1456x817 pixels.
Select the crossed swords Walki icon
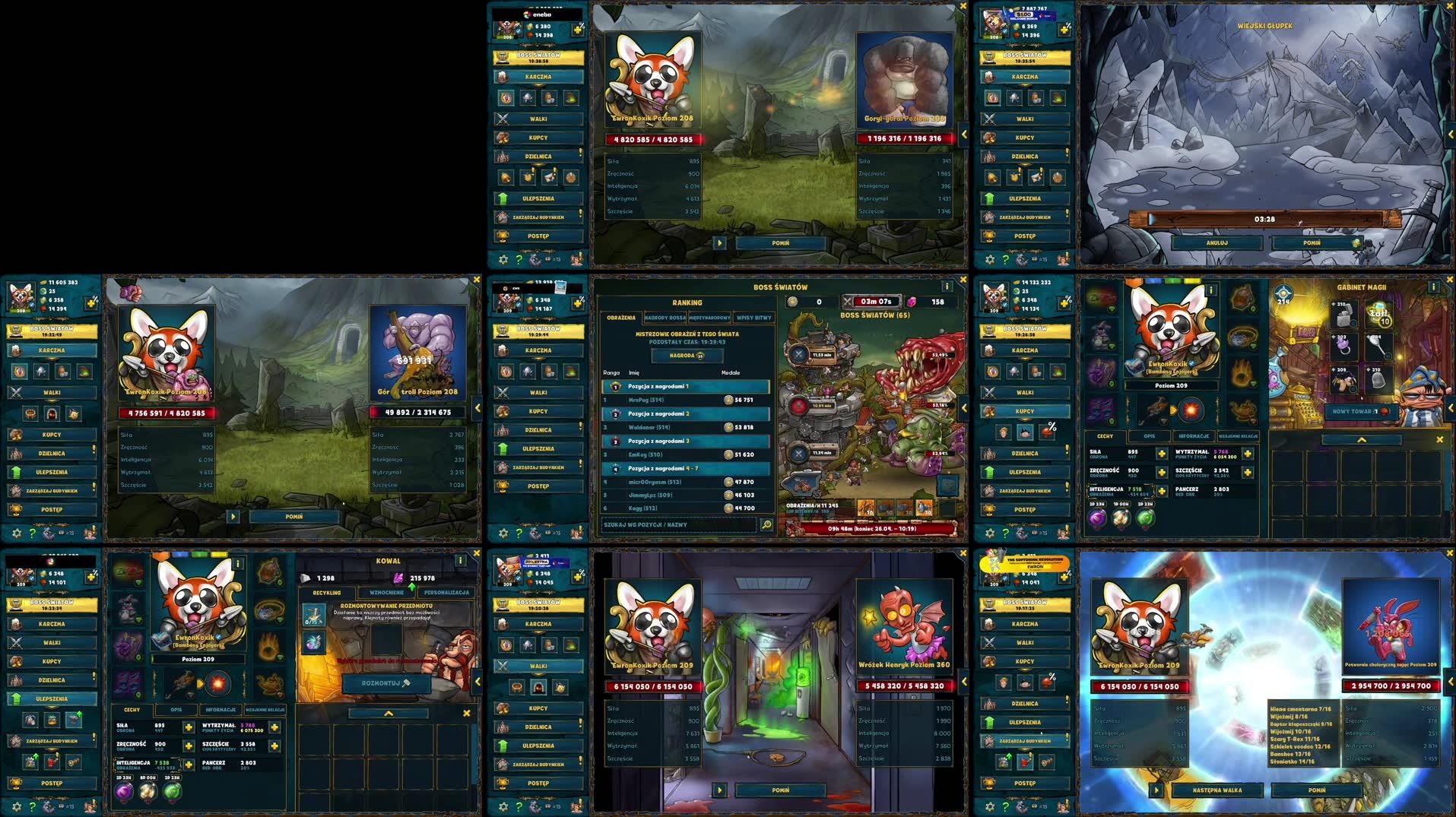coord(503,119)
